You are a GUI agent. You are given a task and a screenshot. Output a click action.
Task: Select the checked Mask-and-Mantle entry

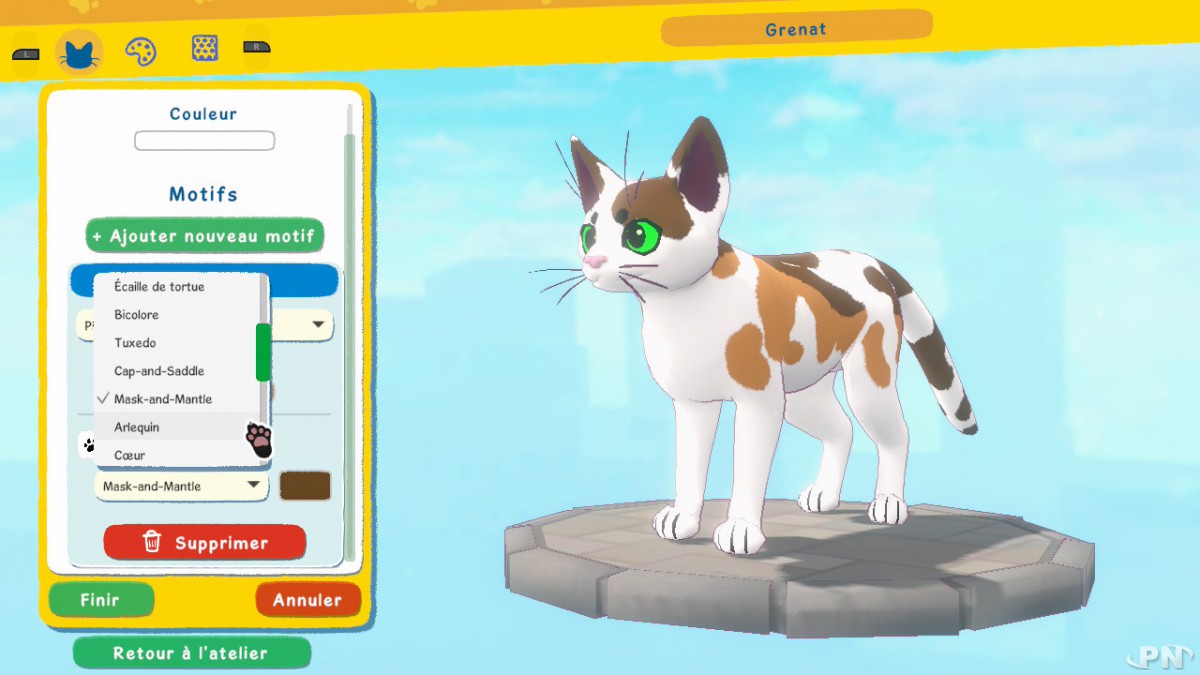162,399
